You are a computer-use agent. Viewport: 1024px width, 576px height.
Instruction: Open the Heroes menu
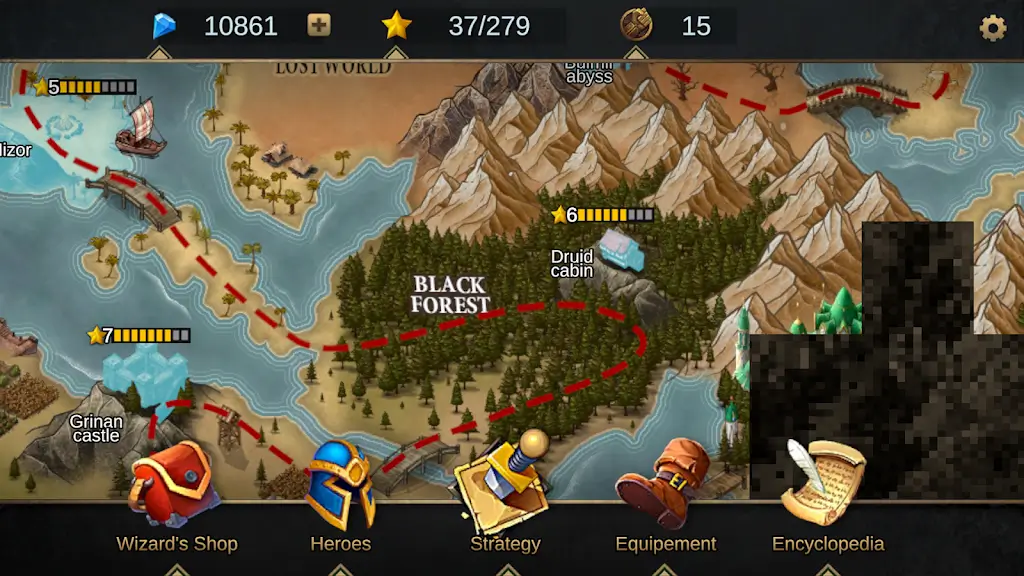click(340, 488)
